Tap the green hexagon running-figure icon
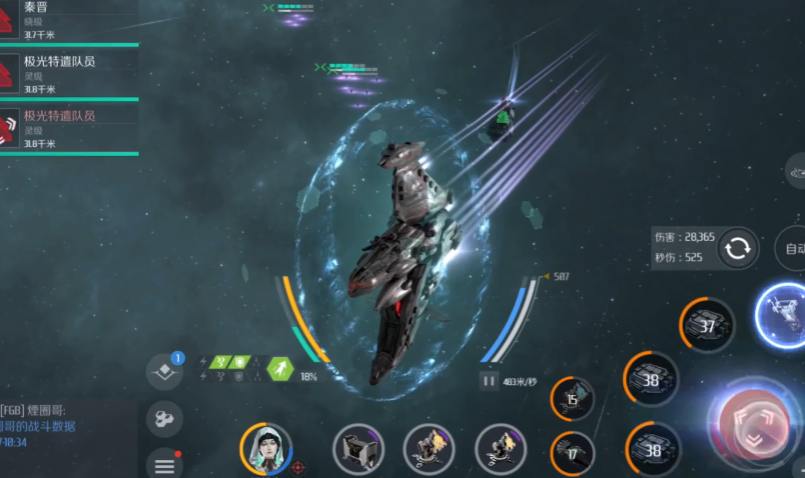 281,369
